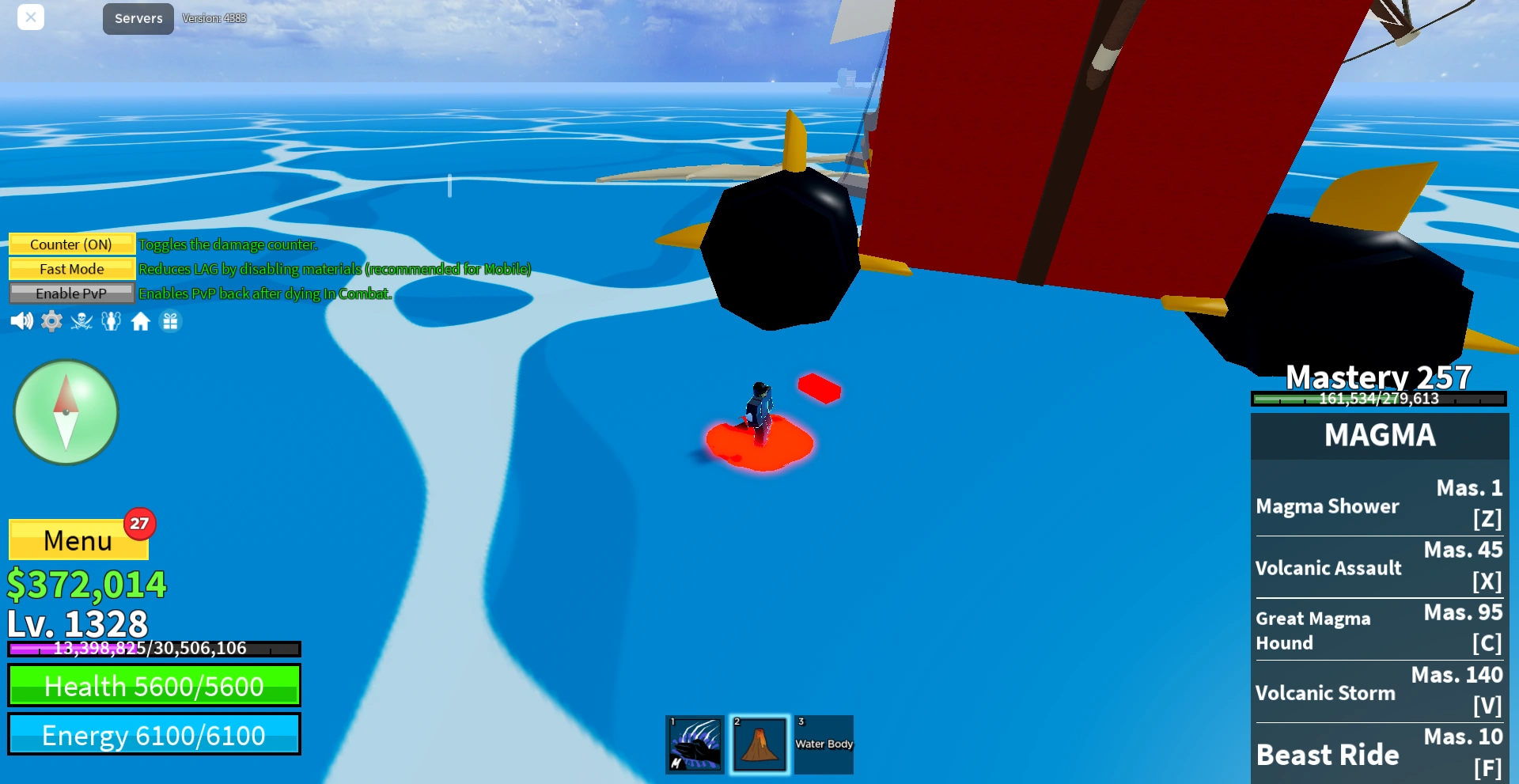The height and width of the screenshot is (784, 1519).
Task: Close the tips panel with the X button
Action: pyautogui.click(x=31, y=17)
